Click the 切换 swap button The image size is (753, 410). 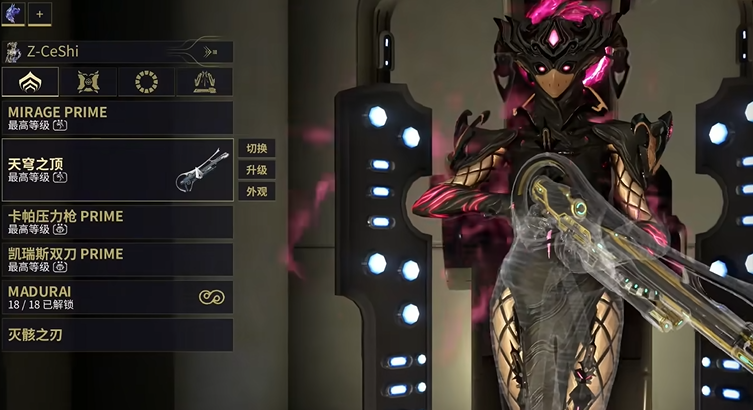point(256,148)
